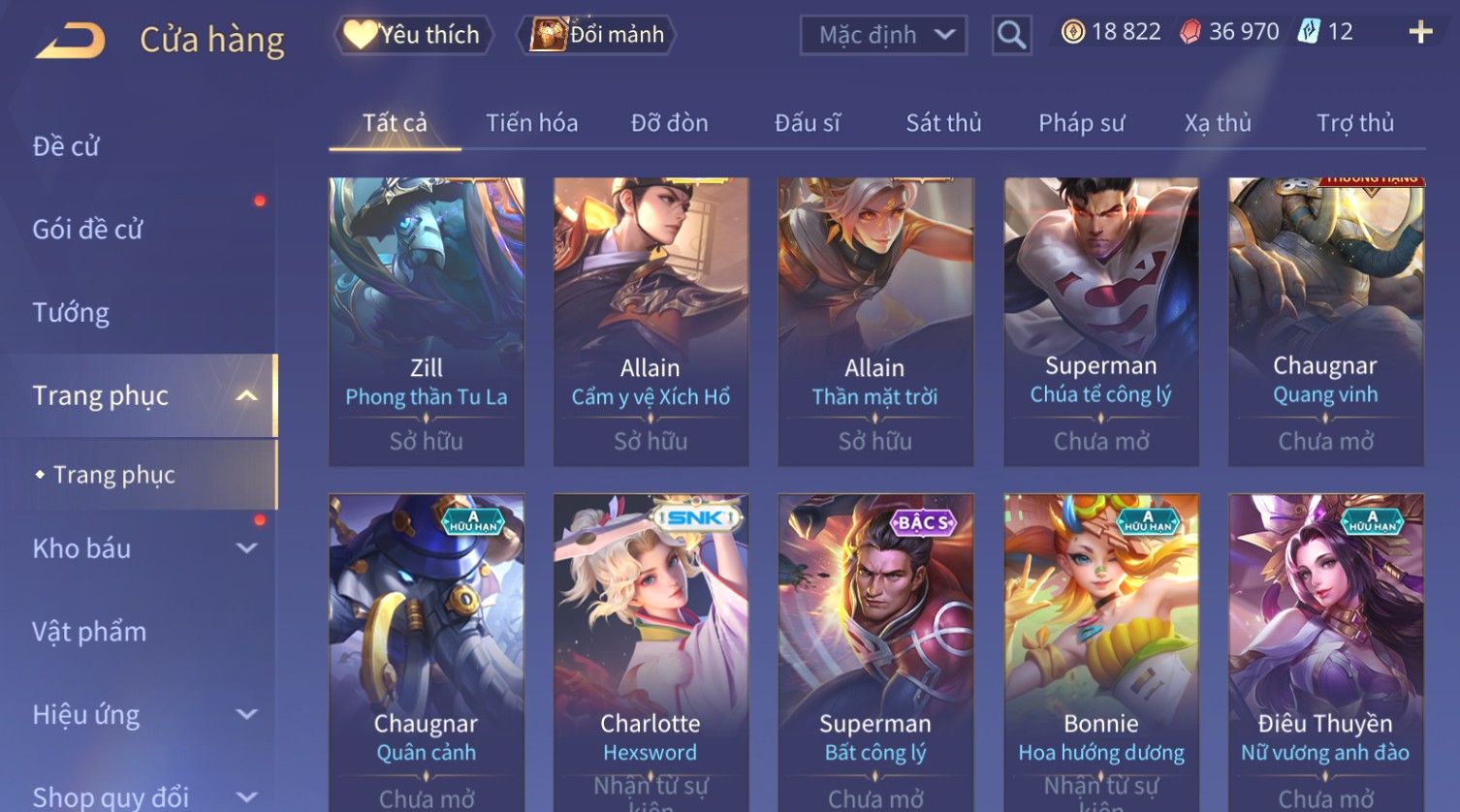
Task: Open the Đề cử menu entry
Action: 66,146
